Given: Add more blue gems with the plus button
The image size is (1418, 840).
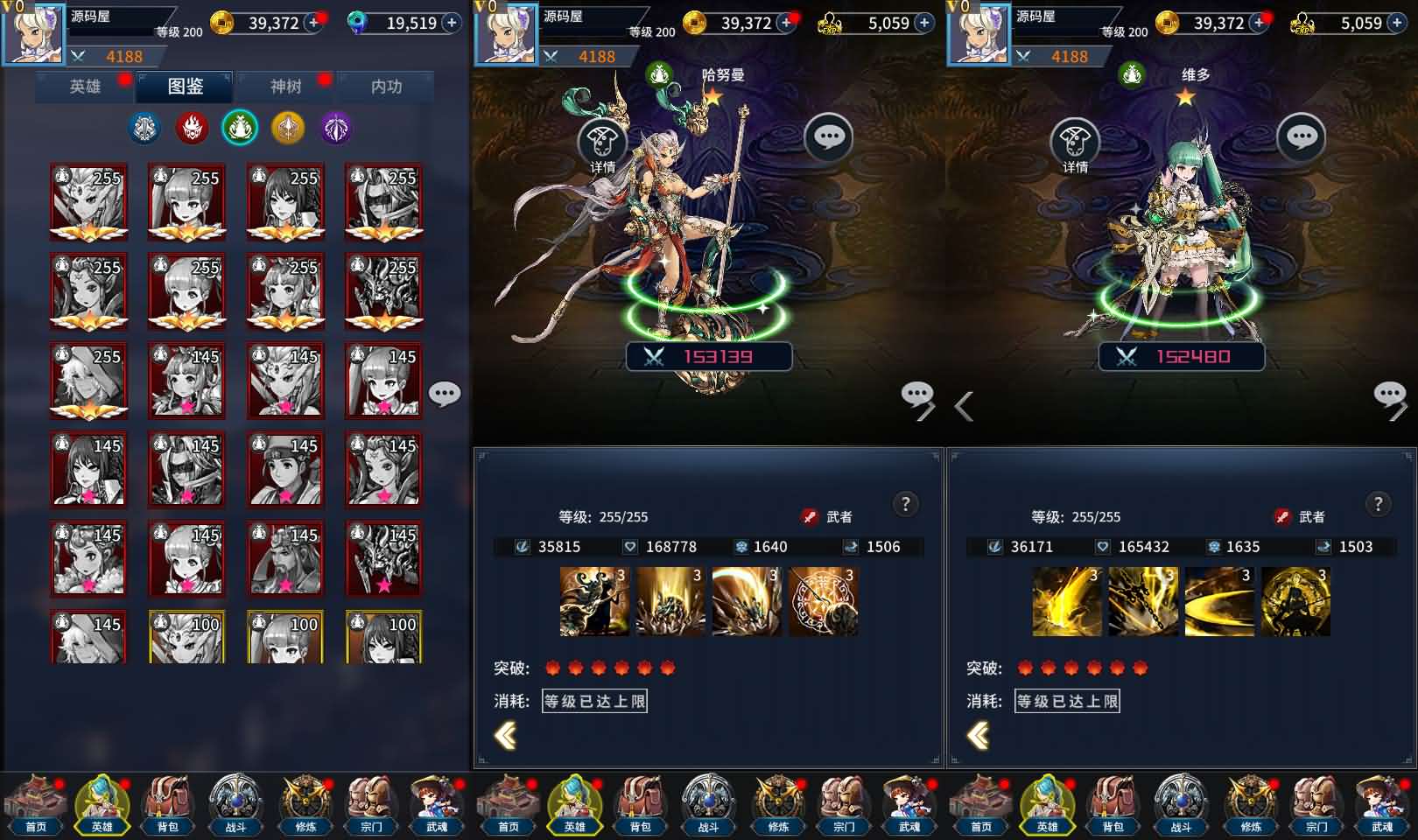Looking at the screenshot, I should coord(452,24).
